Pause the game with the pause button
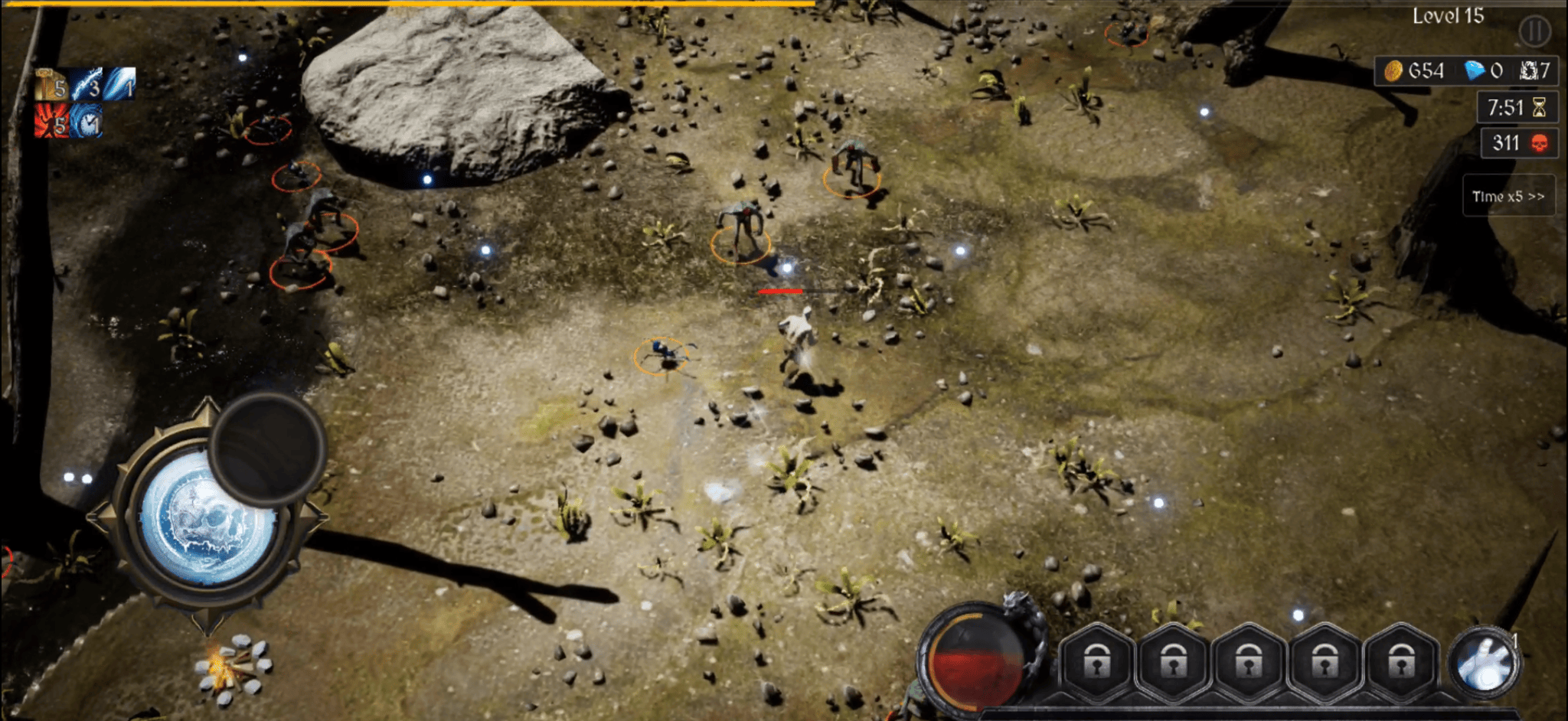 [1534, 31]
